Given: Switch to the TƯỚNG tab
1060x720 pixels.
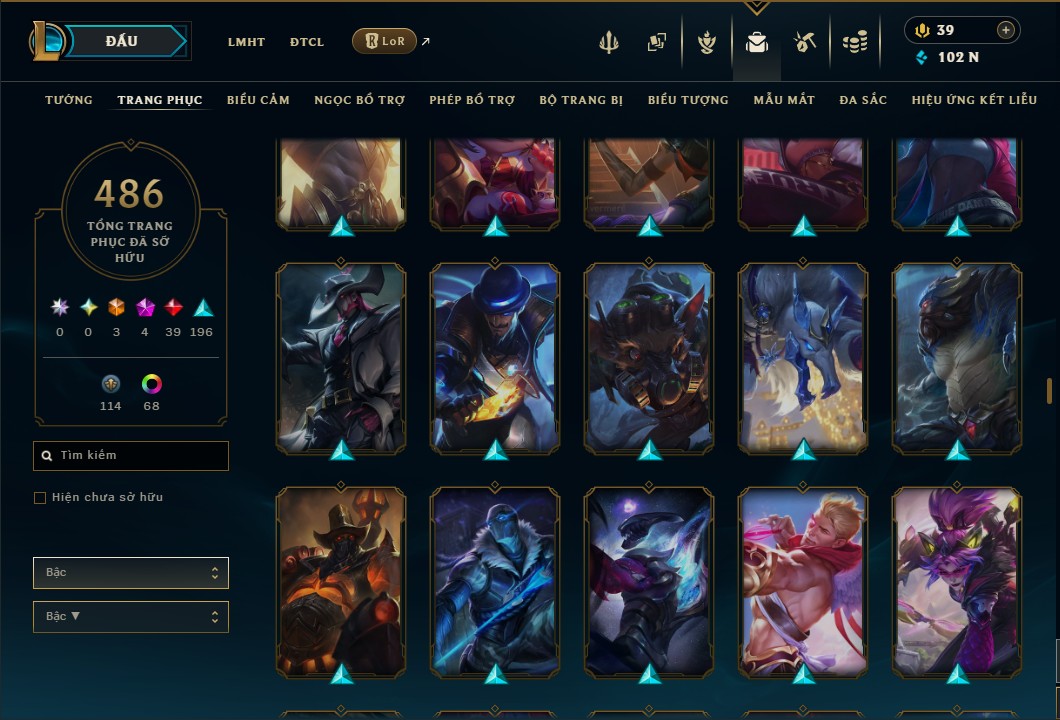Looking at the screenshot, I should pos(69,100).
